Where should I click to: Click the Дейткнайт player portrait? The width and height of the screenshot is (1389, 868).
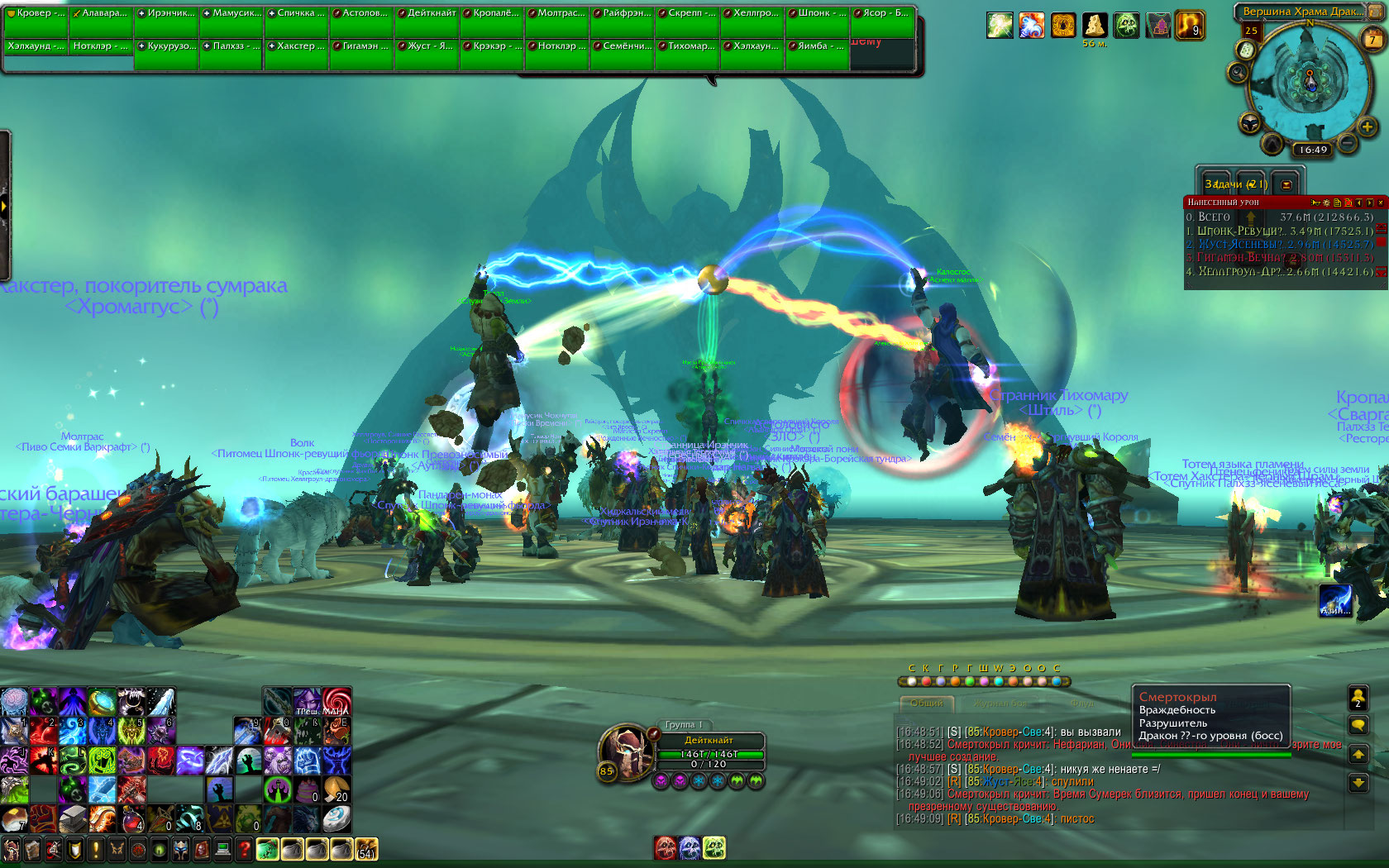point(627,749)
